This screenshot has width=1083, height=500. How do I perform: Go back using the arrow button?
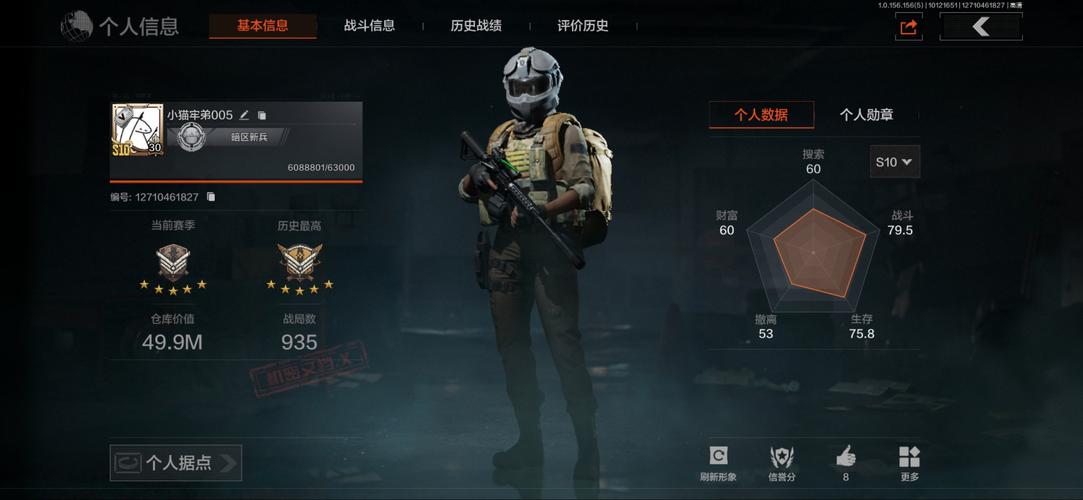tap(980, 27)
